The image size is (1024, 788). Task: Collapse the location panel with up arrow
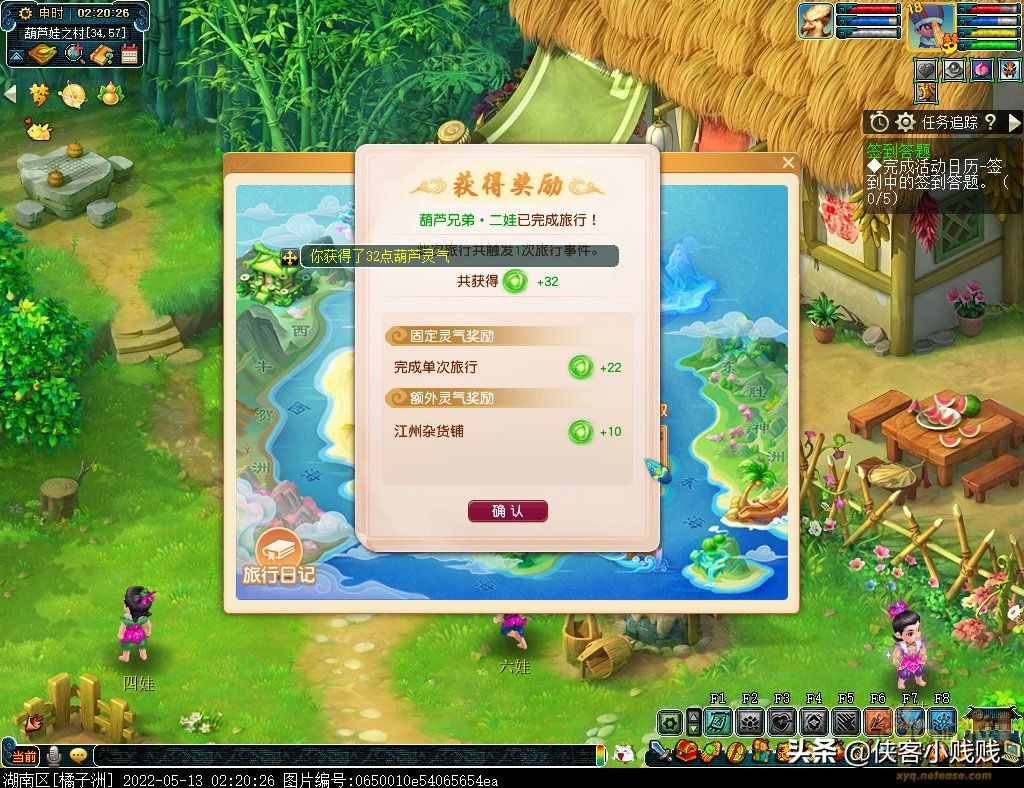pyautogui.click(x=15, y=54)
